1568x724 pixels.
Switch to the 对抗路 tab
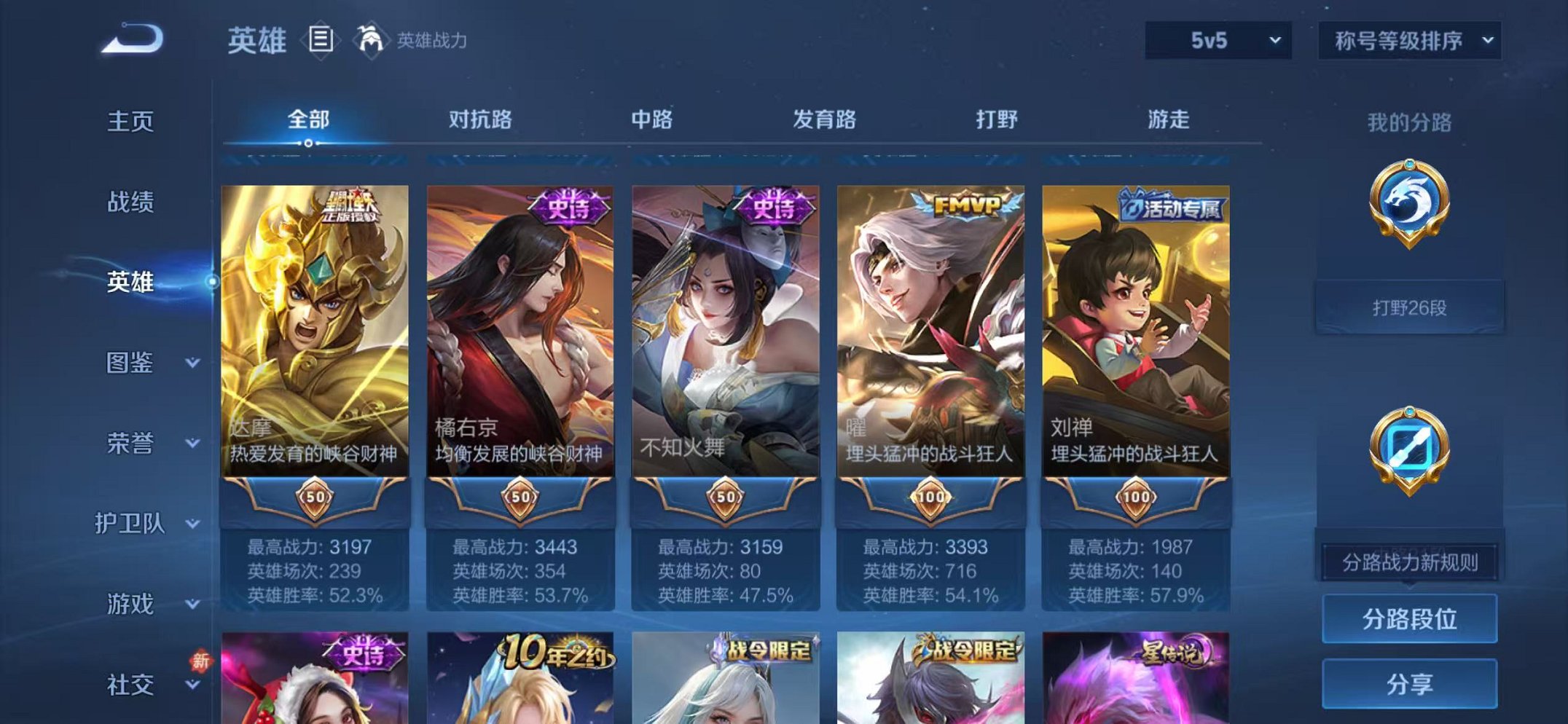click(x=481, y=121)
